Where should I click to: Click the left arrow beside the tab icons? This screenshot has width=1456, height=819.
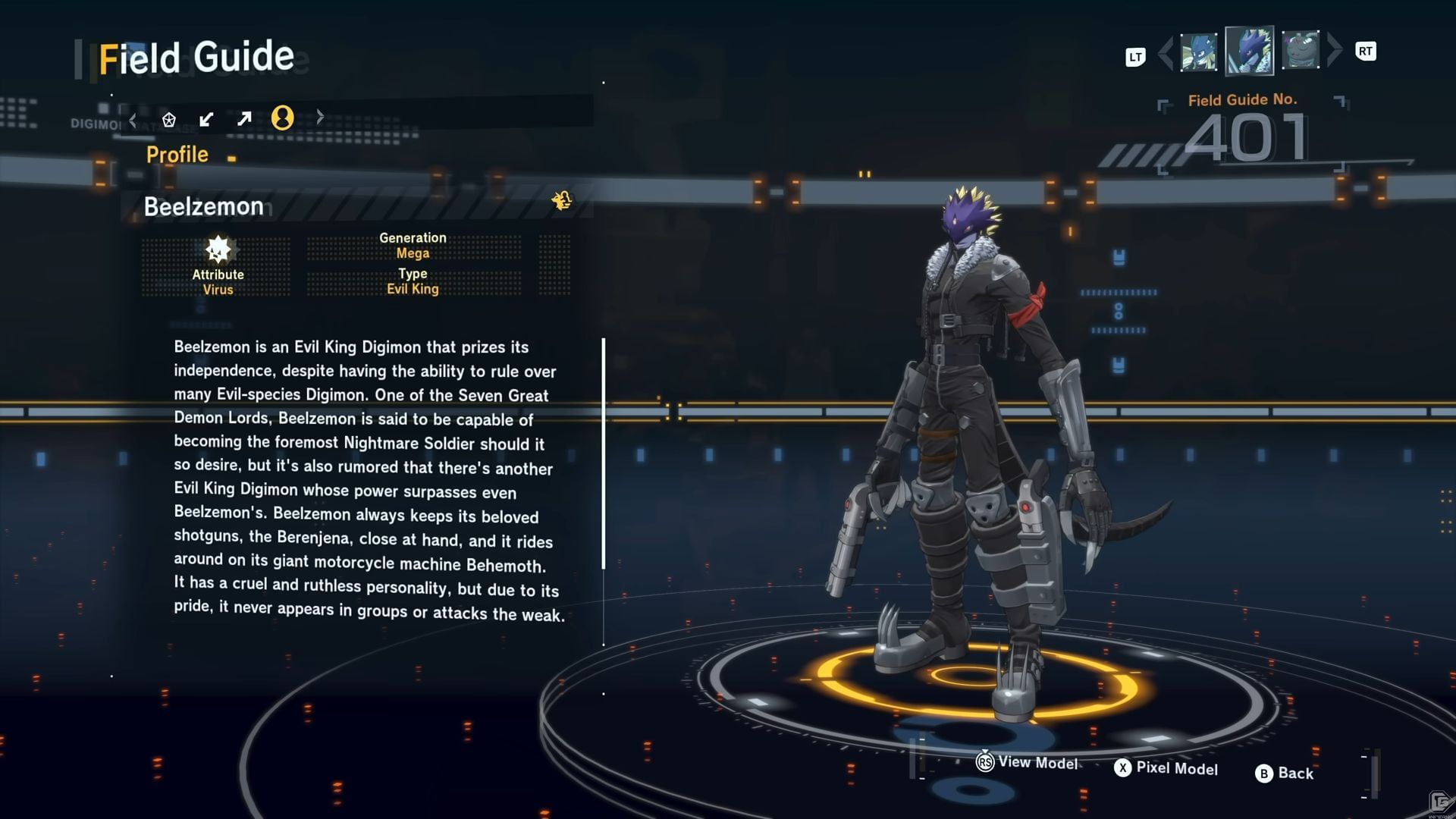tap(133, 119)
